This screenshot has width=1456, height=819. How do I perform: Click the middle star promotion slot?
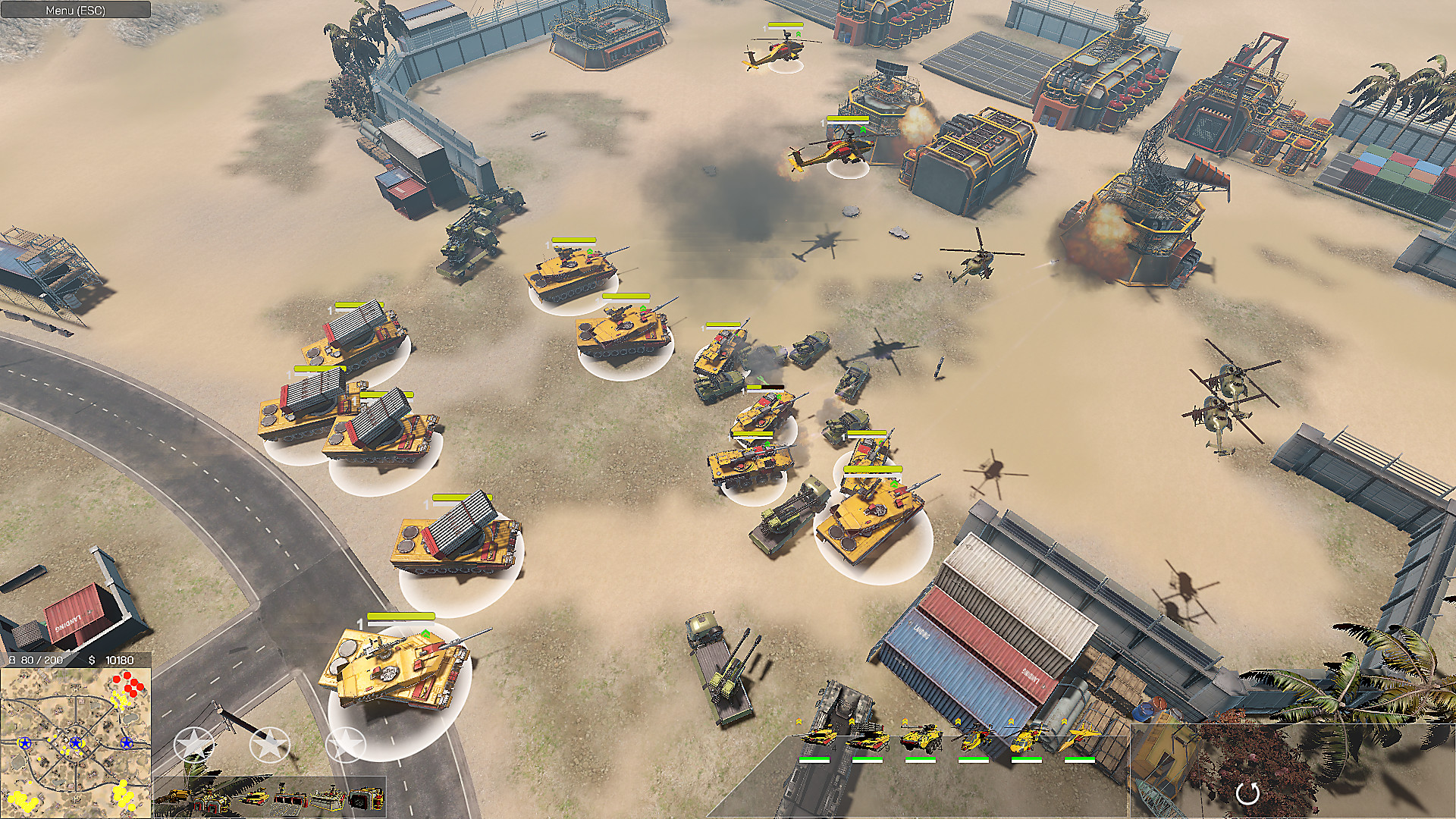[x=268, y=743]
